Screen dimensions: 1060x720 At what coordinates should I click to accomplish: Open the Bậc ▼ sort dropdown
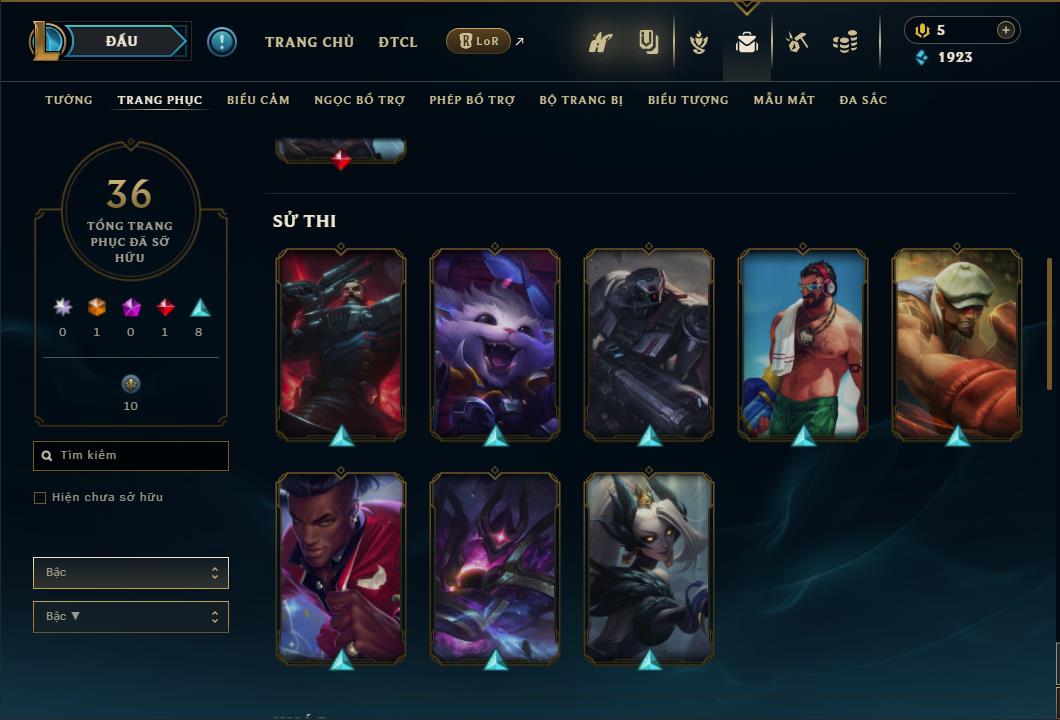tap(131, 617)
